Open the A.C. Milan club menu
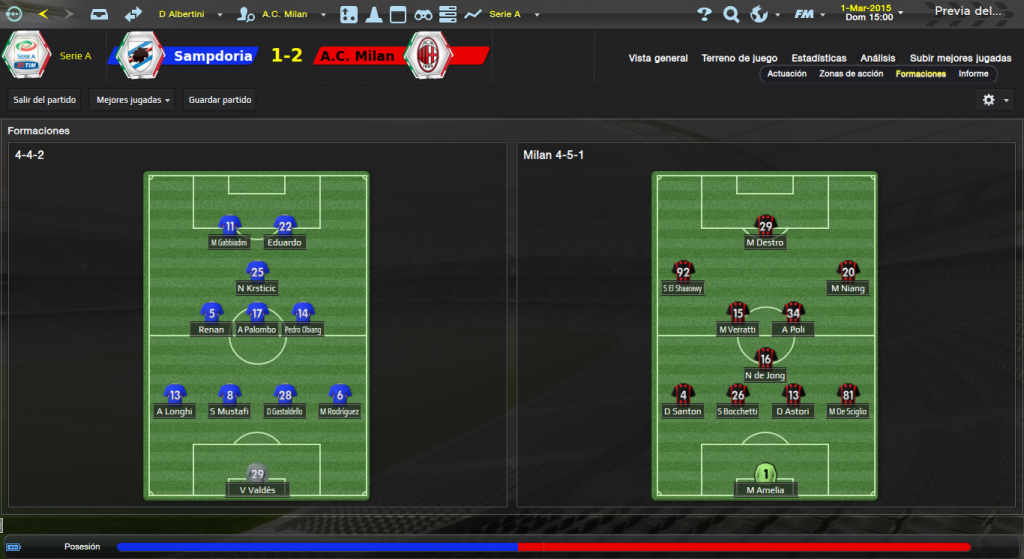 pos(285,15)
